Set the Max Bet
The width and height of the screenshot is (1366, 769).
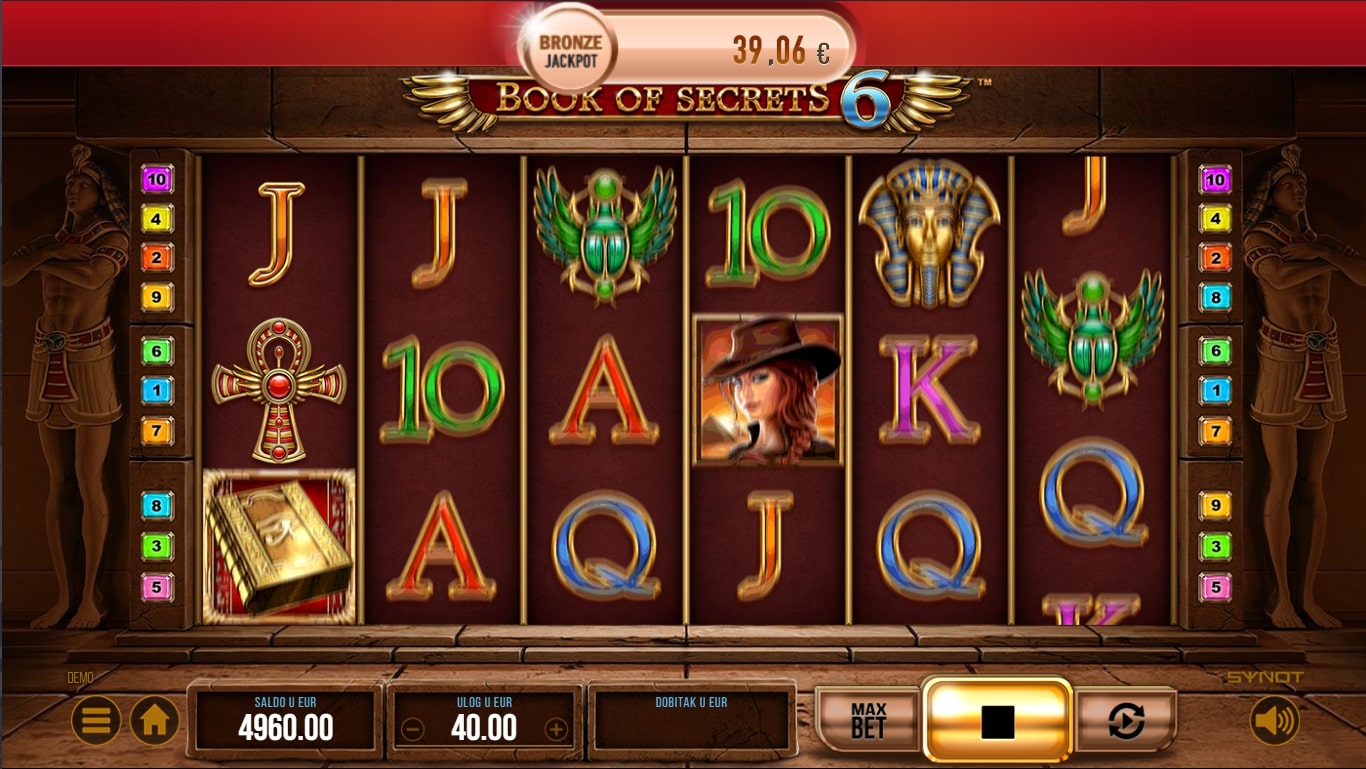(x=868, y=720)
